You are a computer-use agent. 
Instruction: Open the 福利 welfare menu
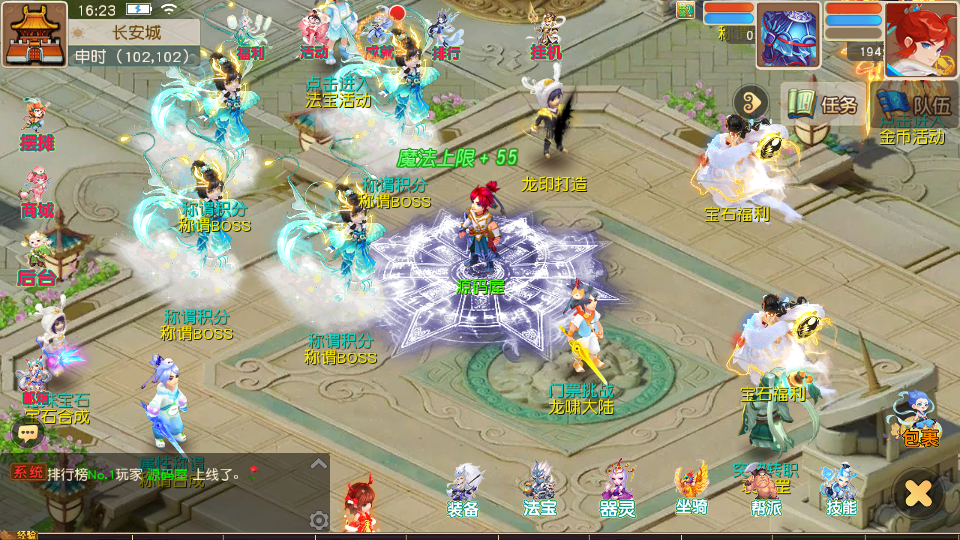(249, 36)
